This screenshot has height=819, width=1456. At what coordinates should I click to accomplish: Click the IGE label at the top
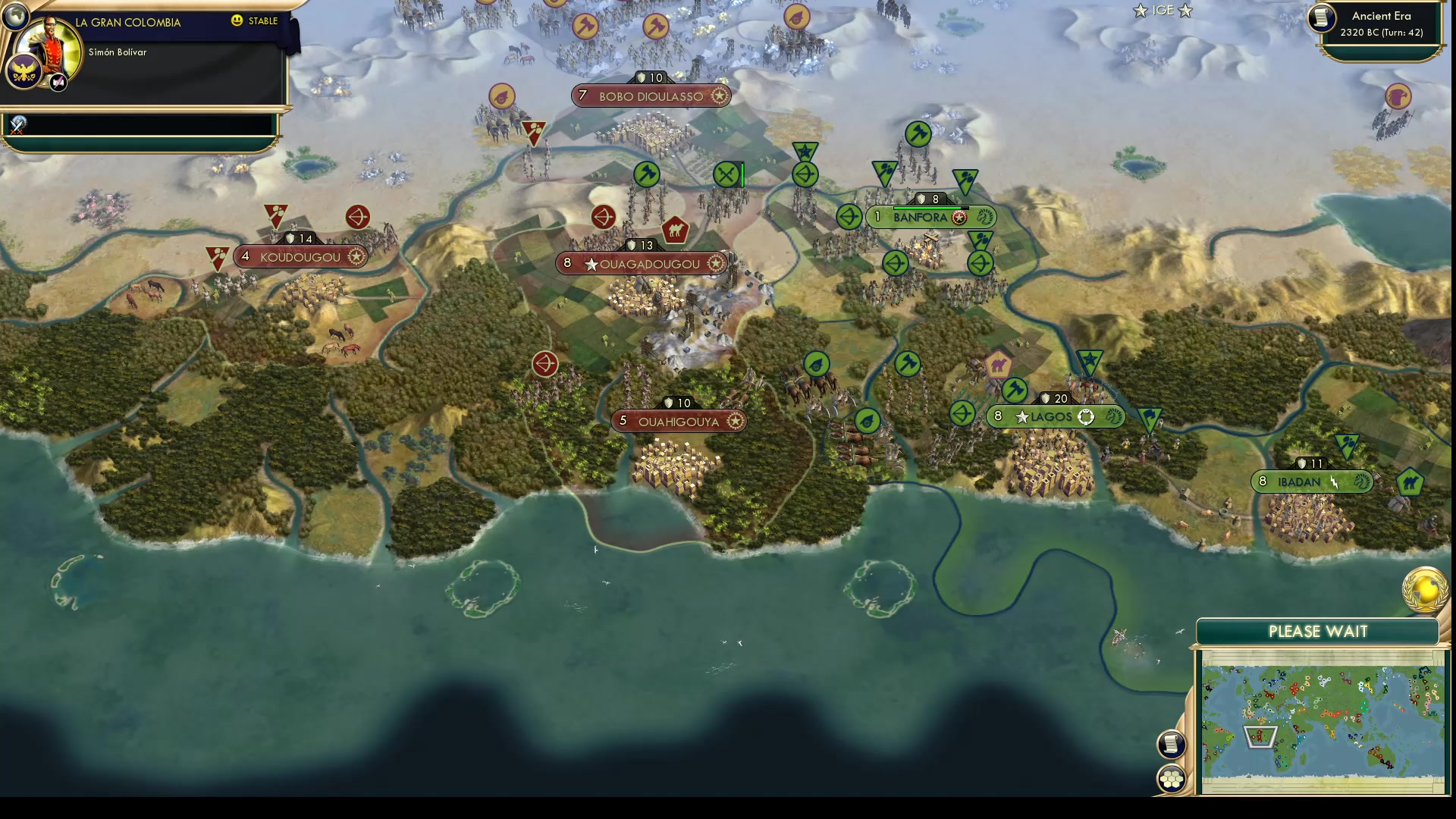1162,11
